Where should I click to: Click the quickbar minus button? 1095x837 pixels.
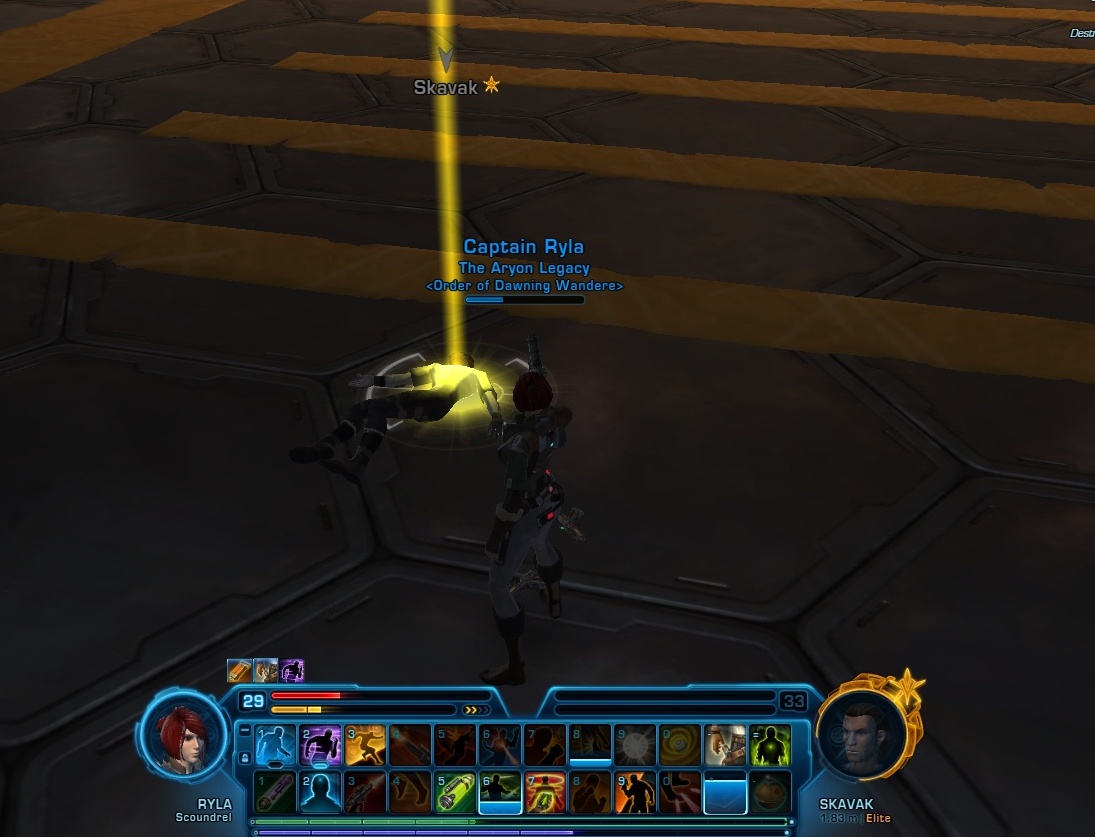(x=245, y=732)
